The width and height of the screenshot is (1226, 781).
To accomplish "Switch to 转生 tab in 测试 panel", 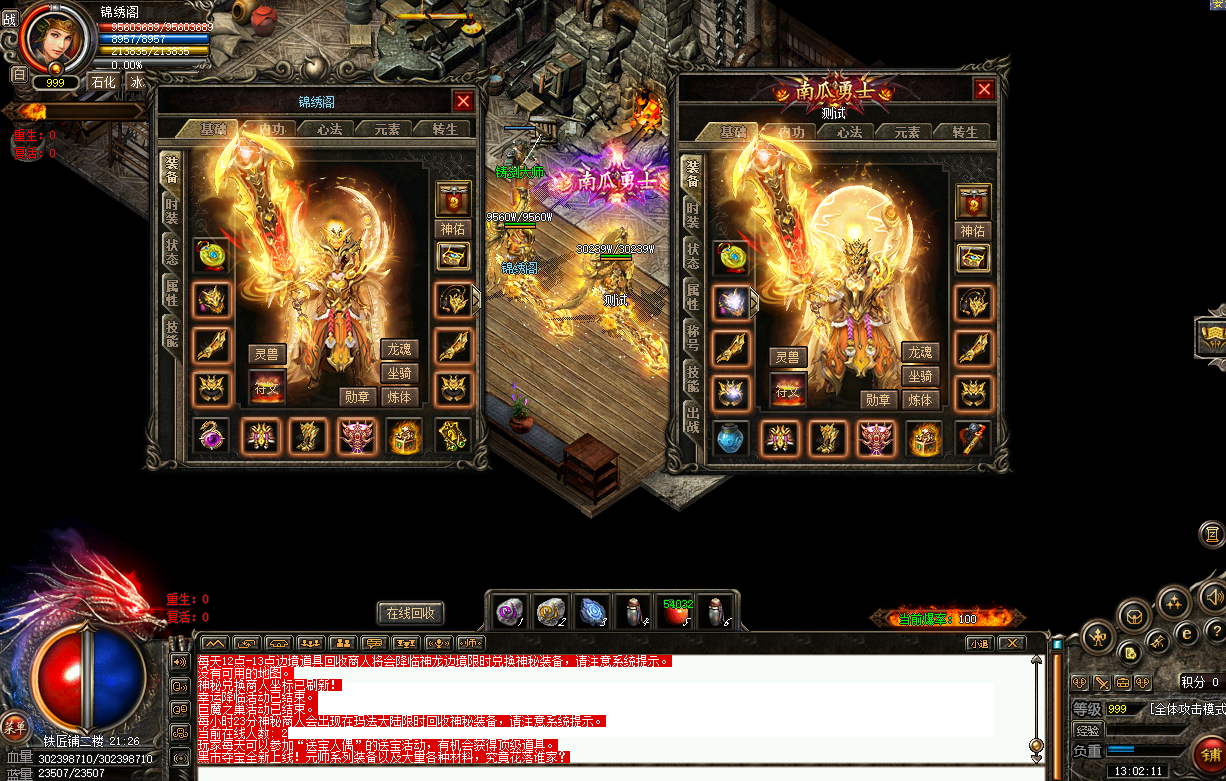I will pyautogui.click(x=964, y=133).
